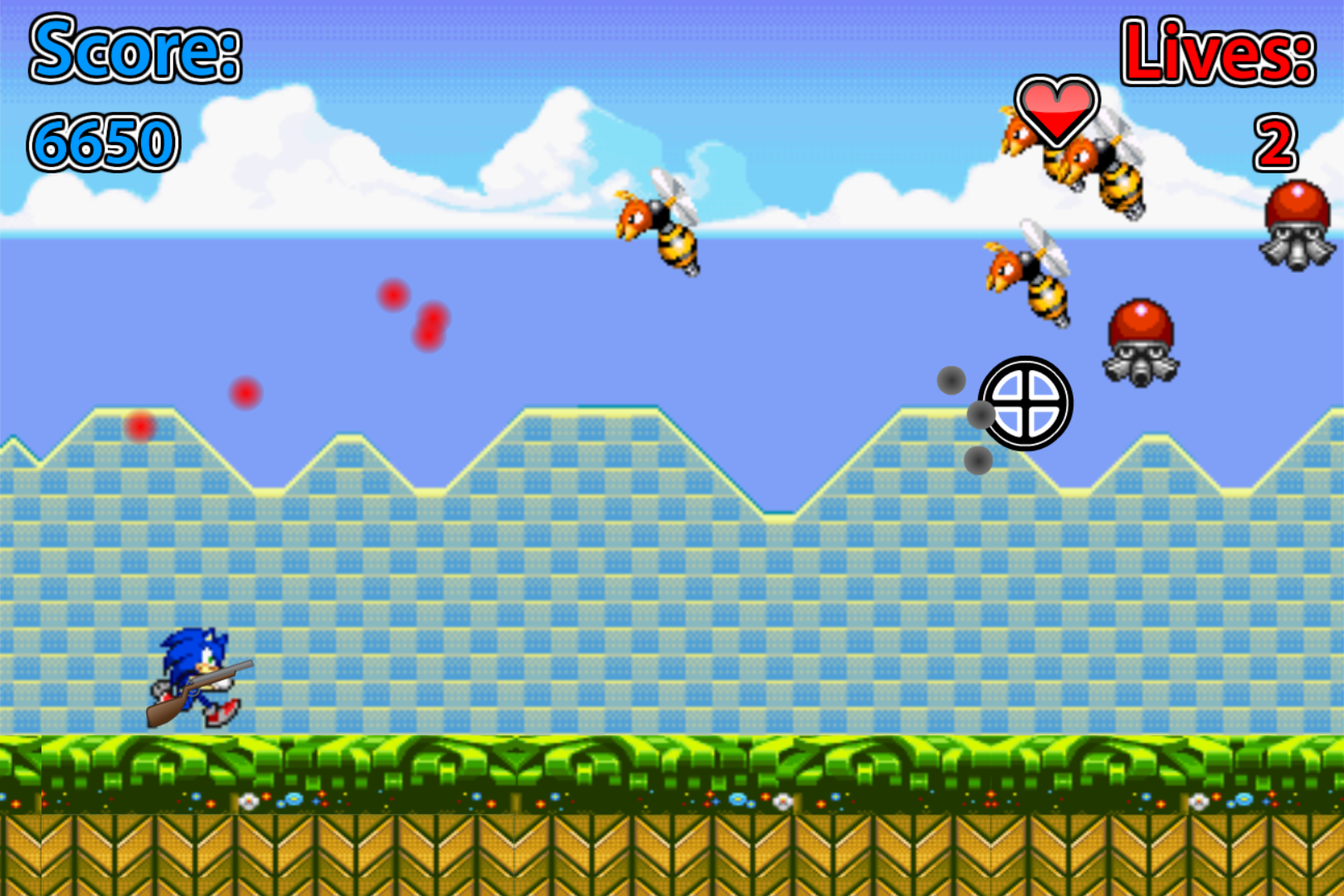Click the Score label
1344x896 pixels.
135,50
